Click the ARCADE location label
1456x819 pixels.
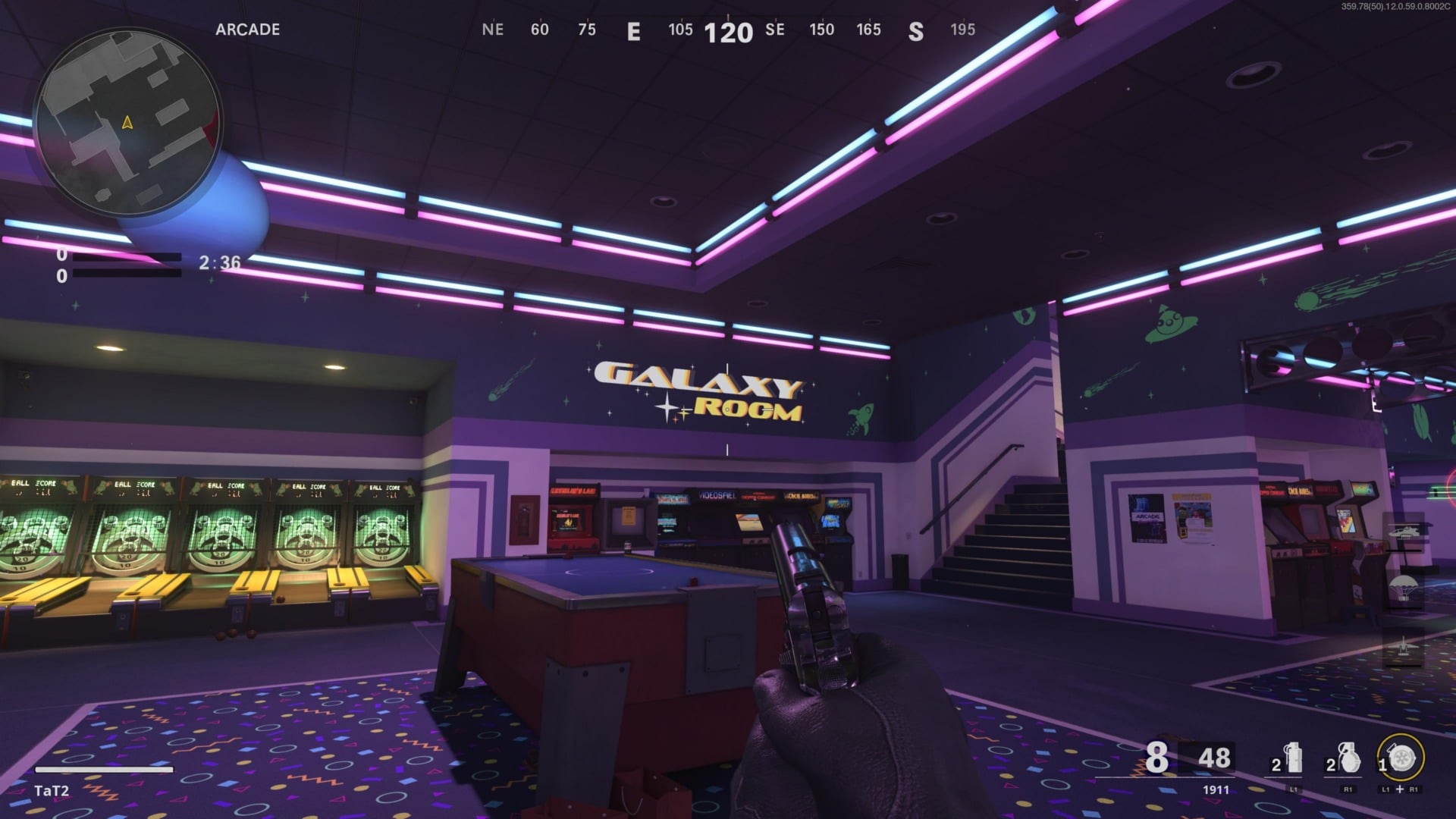(x=246, y=30)
